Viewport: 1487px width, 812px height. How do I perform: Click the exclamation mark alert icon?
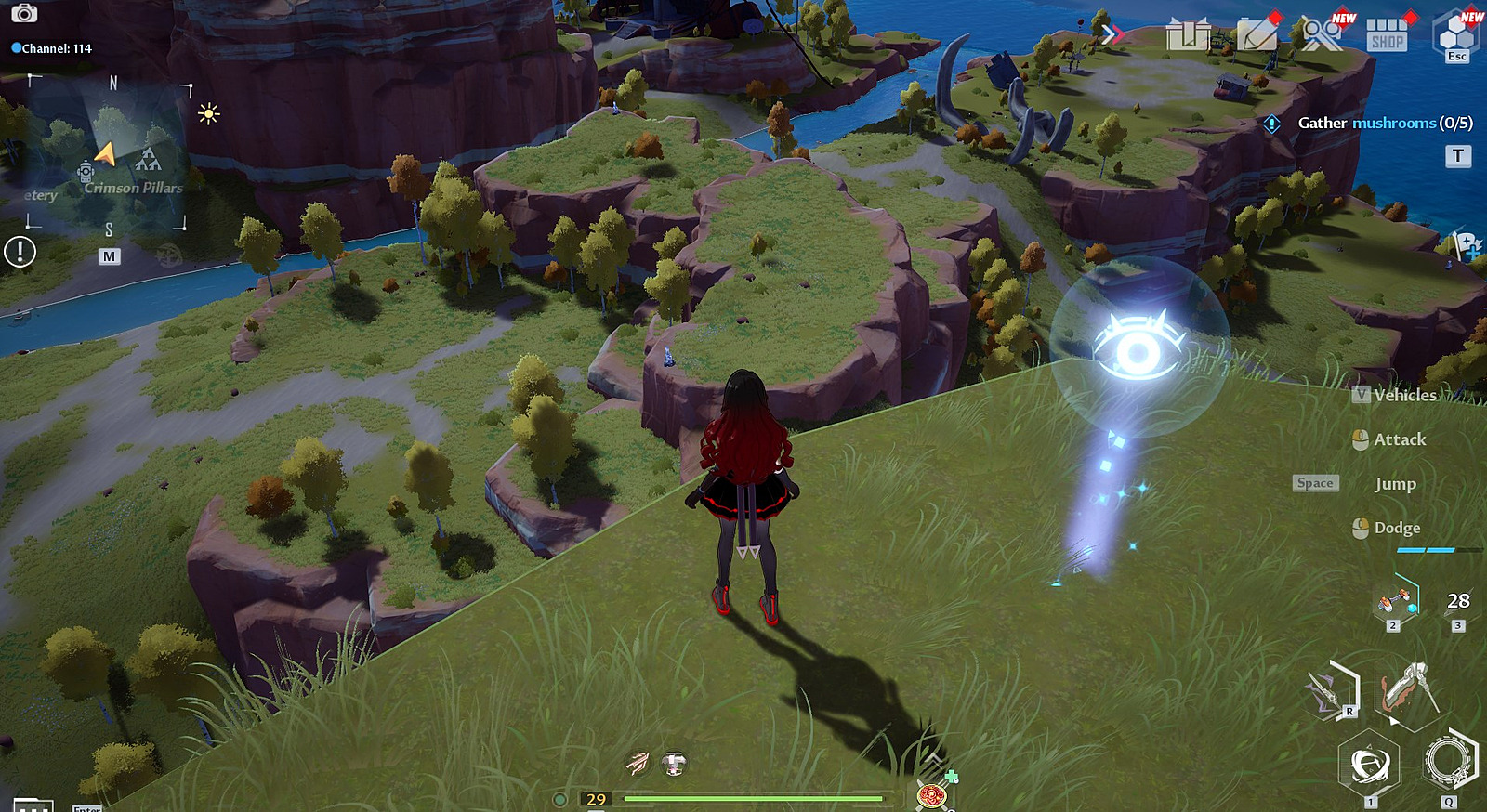[x=20, y=251]
